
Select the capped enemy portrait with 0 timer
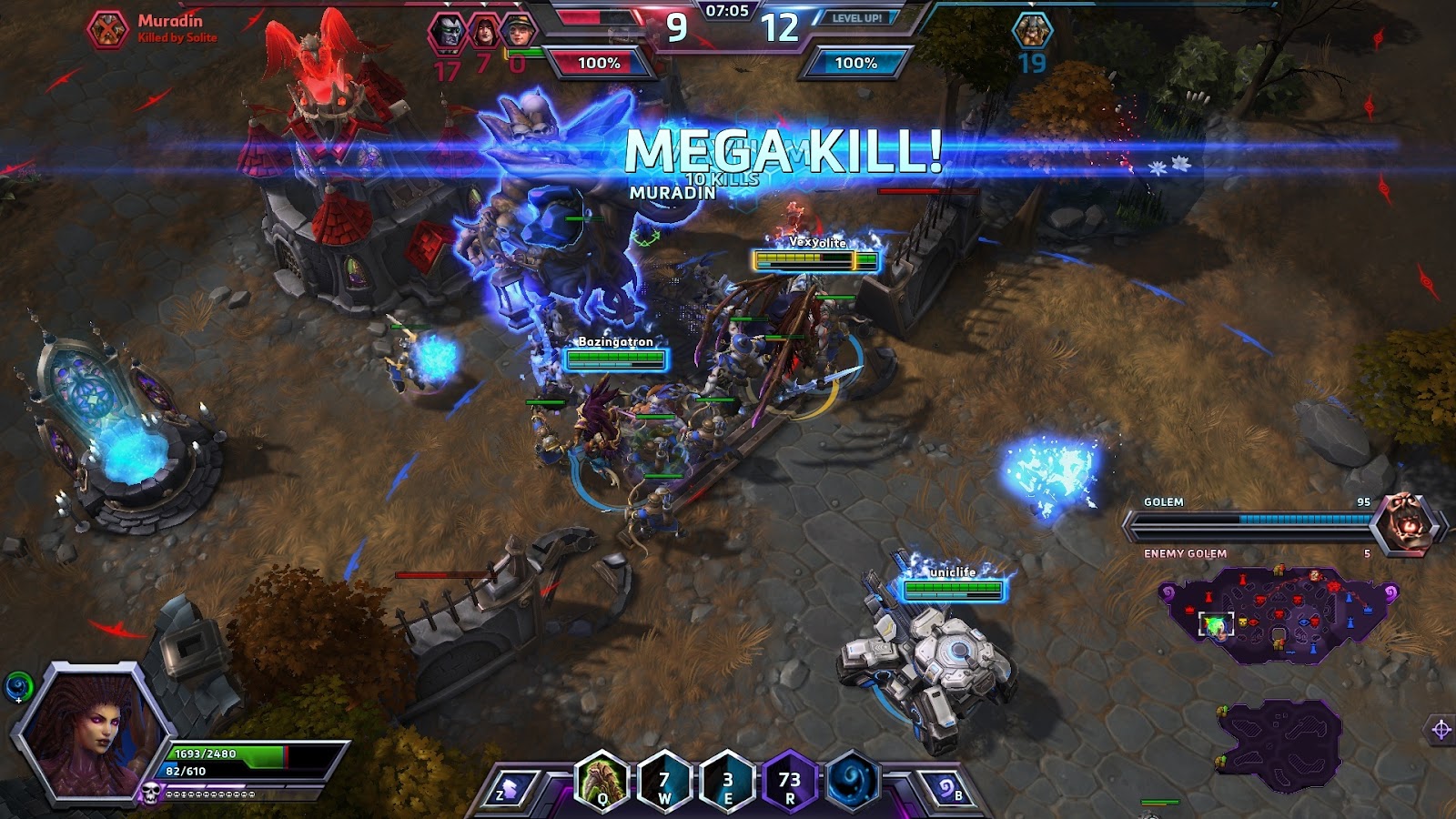pos(519,32)
